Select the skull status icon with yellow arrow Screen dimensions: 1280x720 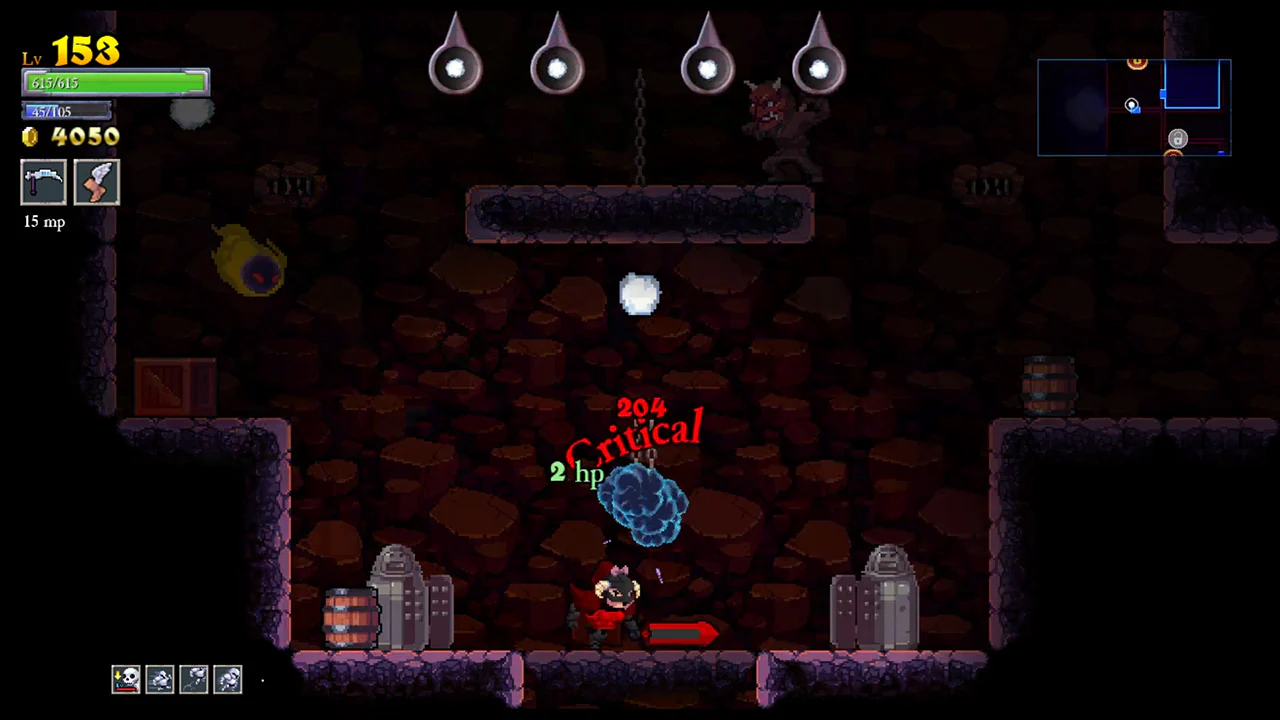[126, 679]
